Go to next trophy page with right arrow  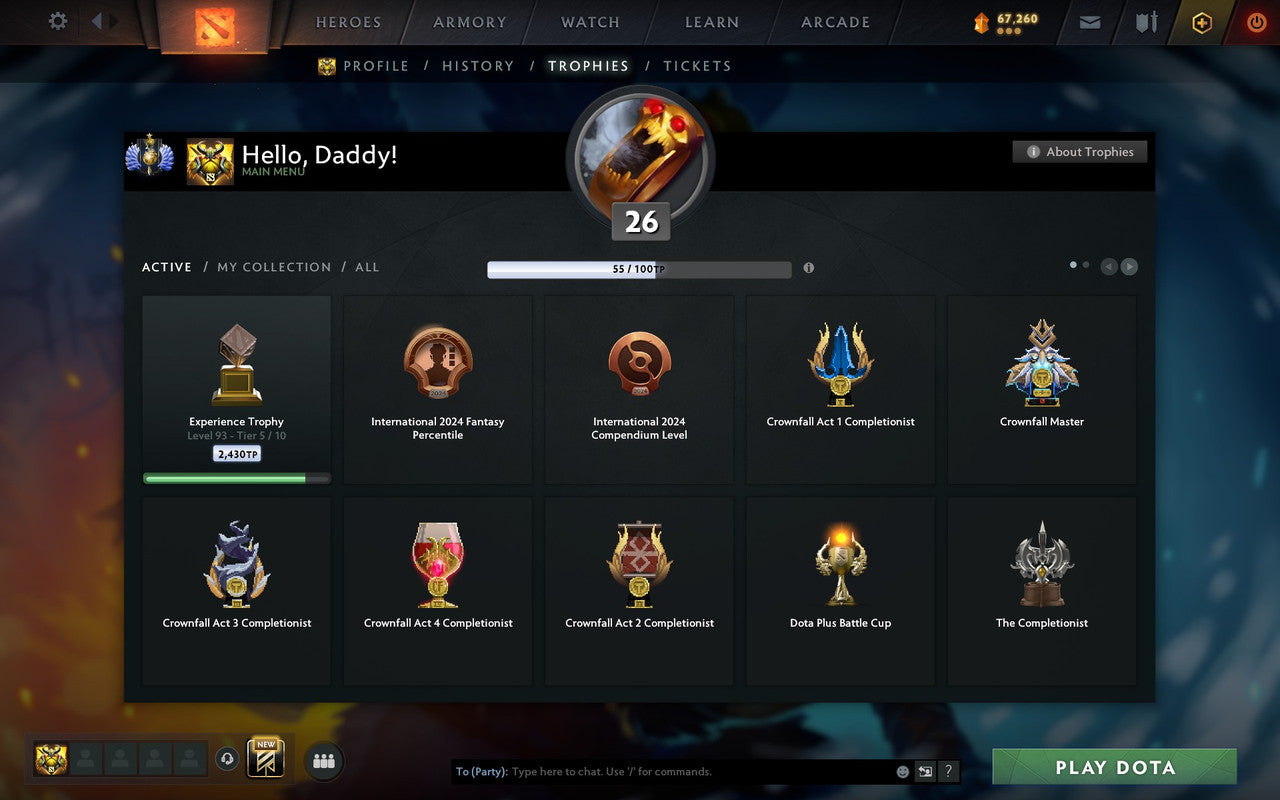pos(1129,267)
